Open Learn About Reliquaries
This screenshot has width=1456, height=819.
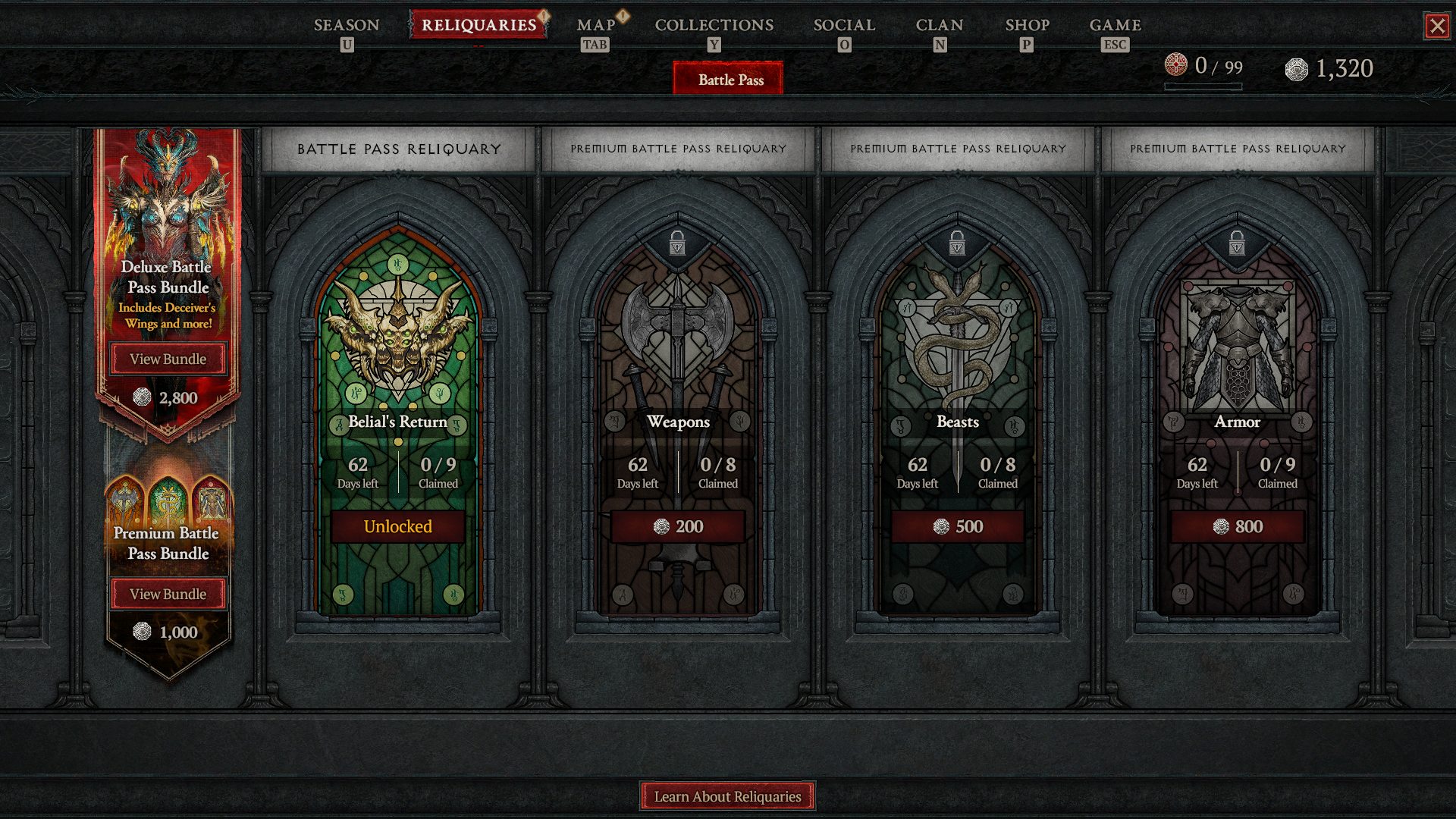click(727, 796)
